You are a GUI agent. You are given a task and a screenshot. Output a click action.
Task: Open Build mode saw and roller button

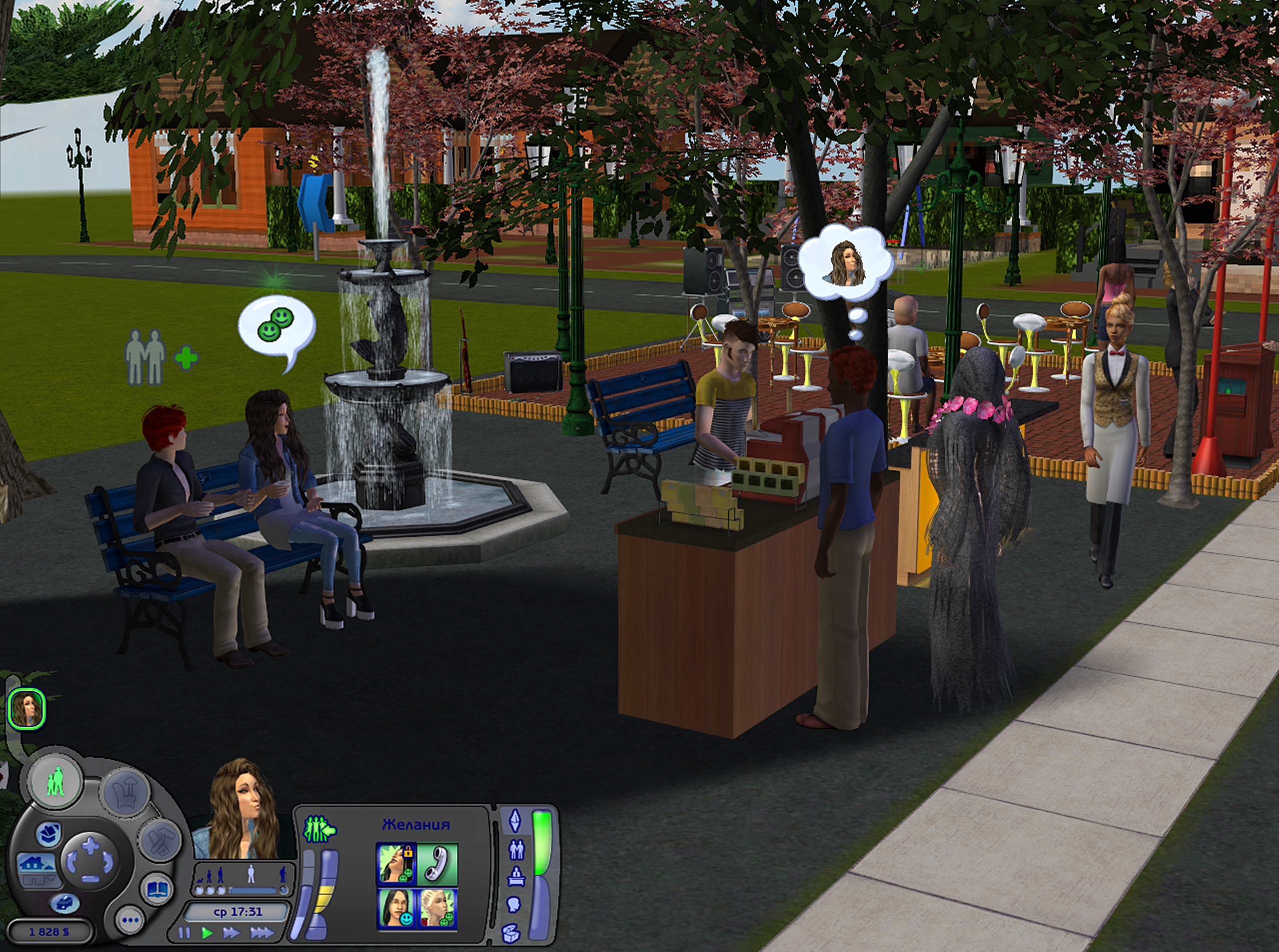click(x=159, y=840)
